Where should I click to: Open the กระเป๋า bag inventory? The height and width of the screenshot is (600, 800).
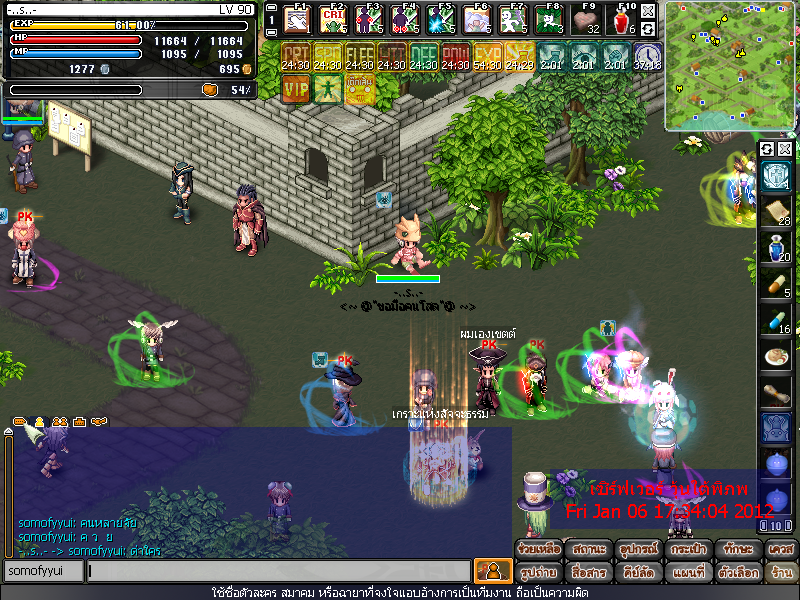pyautogui.click(x=687, y=551)
